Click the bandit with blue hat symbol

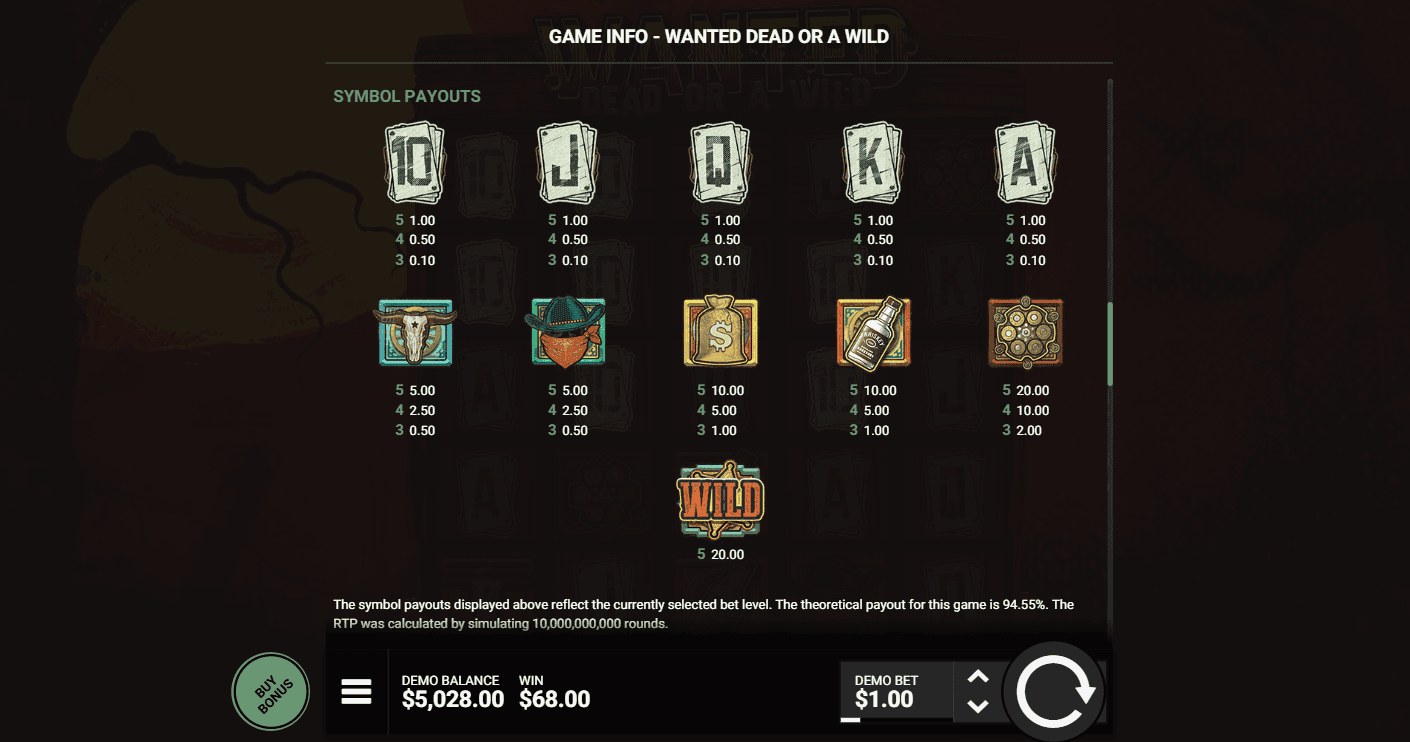pos(567,332)
